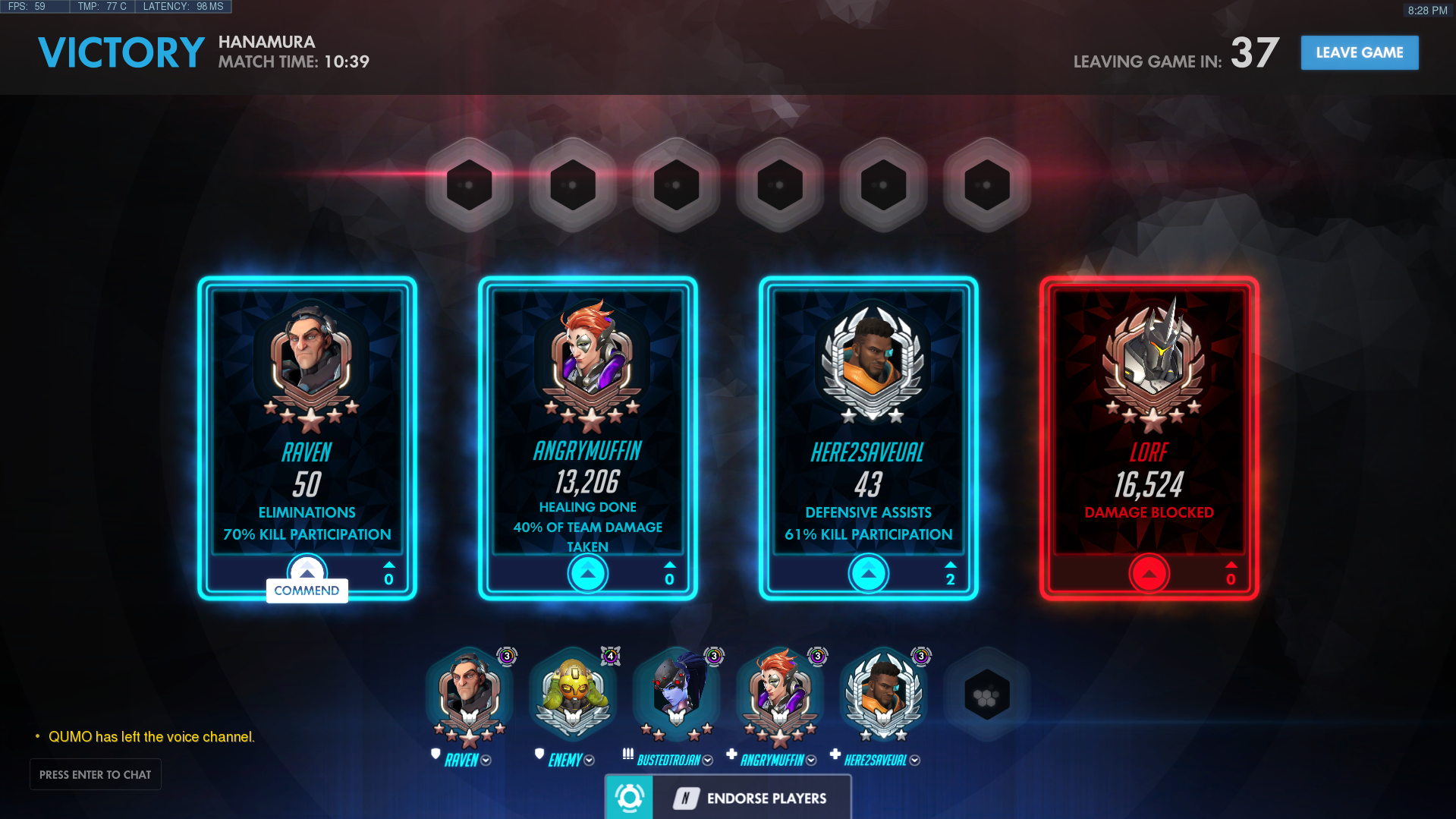Vote for HERE2SAVEUAL's defensive assists card
1456x819 pixels.
coord(869,574)
